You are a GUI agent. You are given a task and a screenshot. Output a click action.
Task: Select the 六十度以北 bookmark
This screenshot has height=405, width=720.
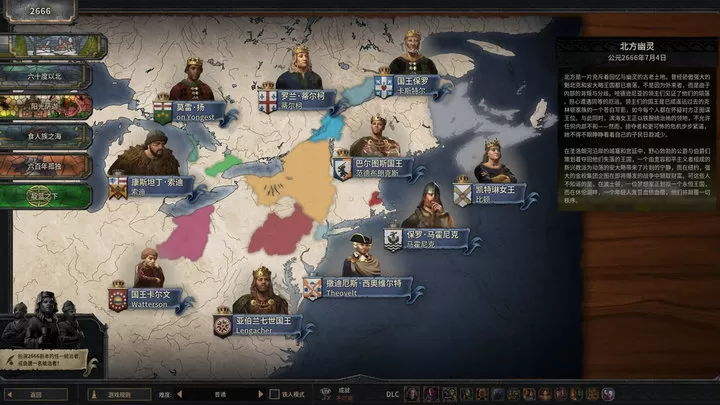click(x=45, y=75)
